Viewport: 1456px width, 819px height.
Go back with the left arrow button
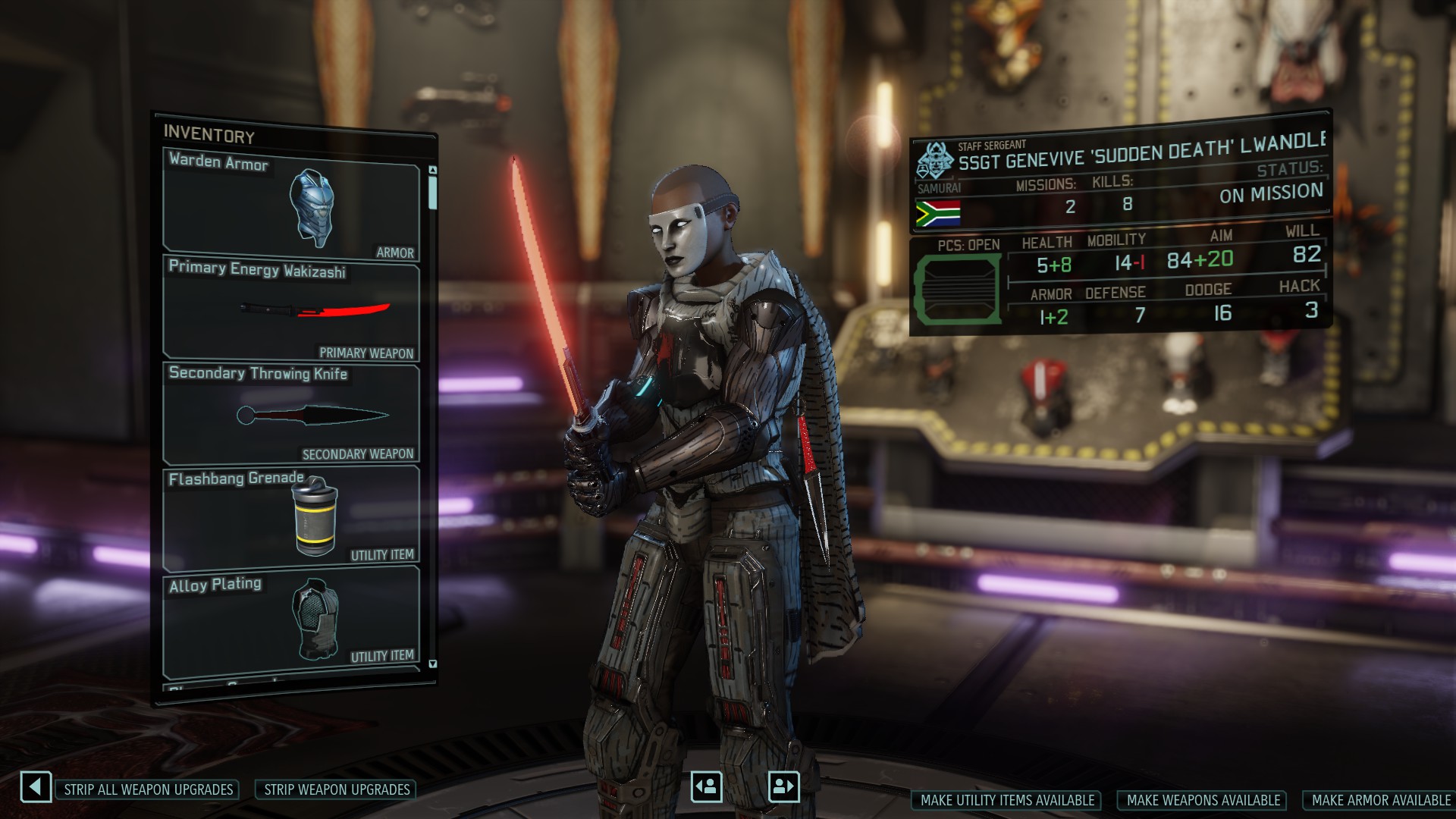tap(36, 787)
